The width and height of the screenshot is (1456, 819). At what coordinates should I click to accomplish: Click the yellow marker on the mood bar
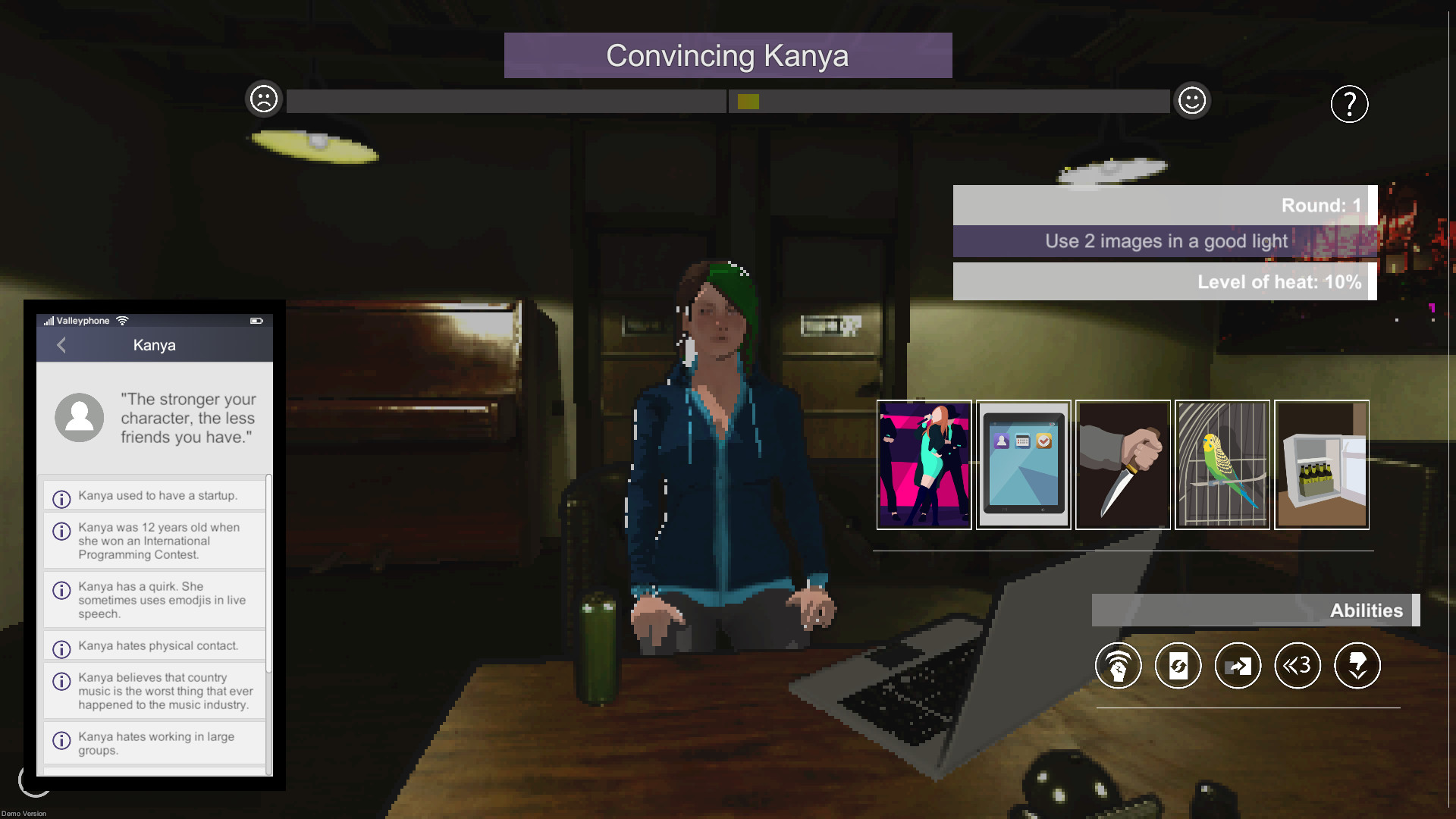click(745, 99)
